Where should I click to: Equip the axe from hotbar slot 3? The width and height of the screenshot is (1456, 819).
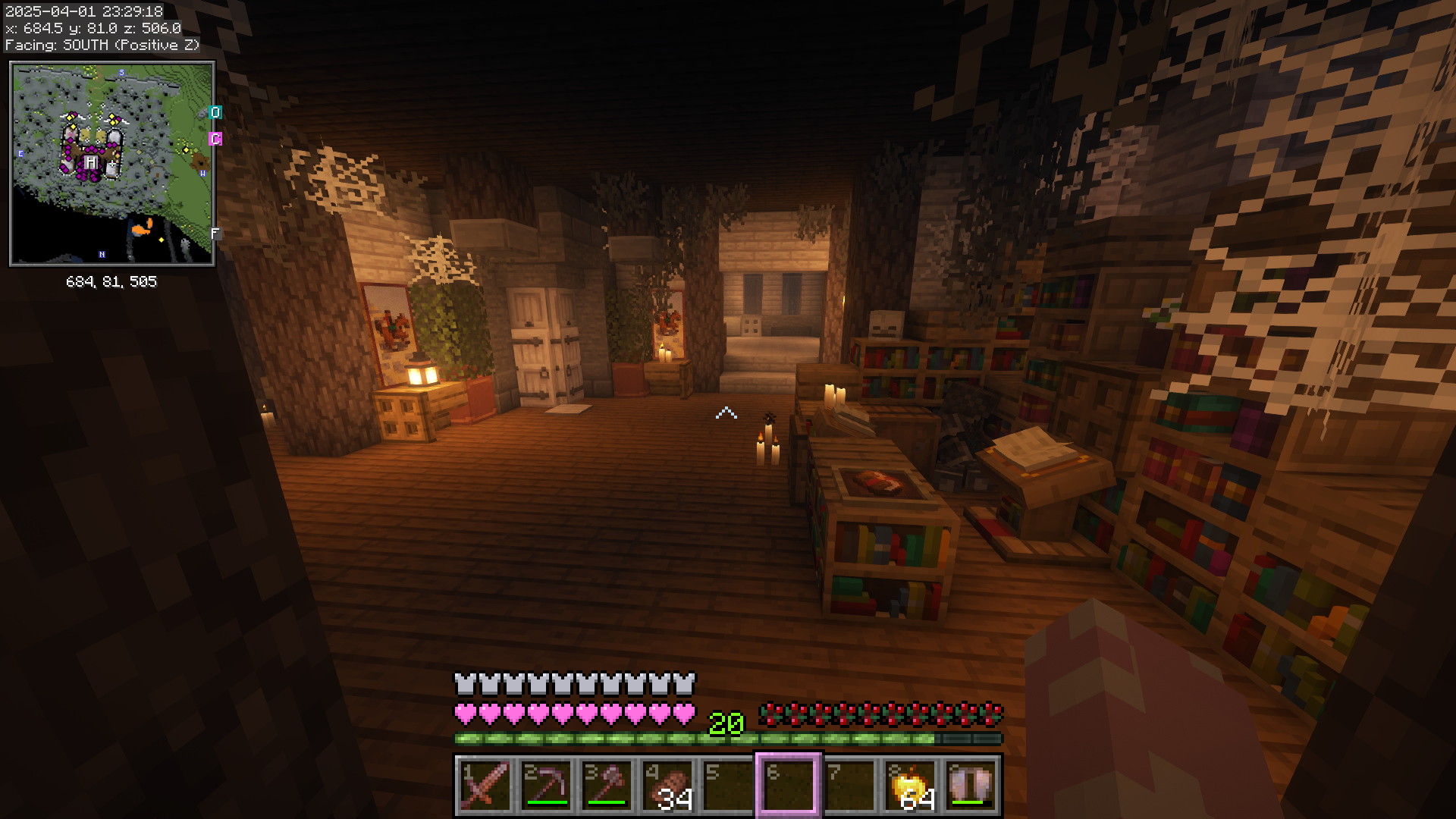[607, 786]
